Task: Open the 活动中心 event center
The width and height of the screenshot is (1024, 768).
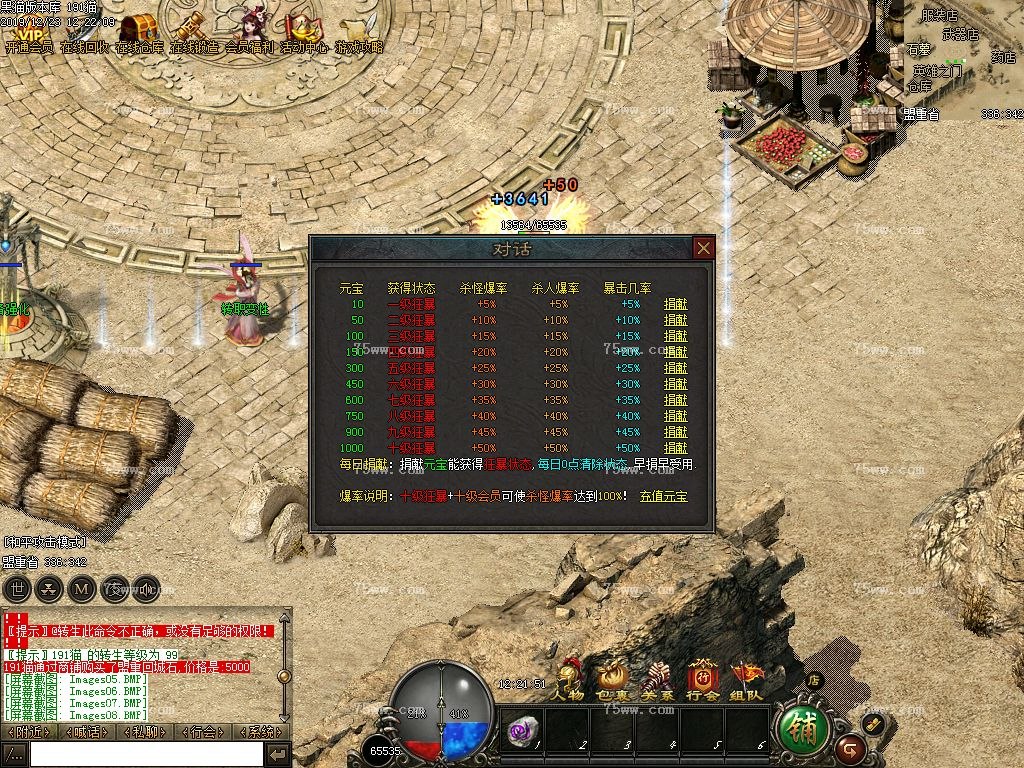Action: 304,30
